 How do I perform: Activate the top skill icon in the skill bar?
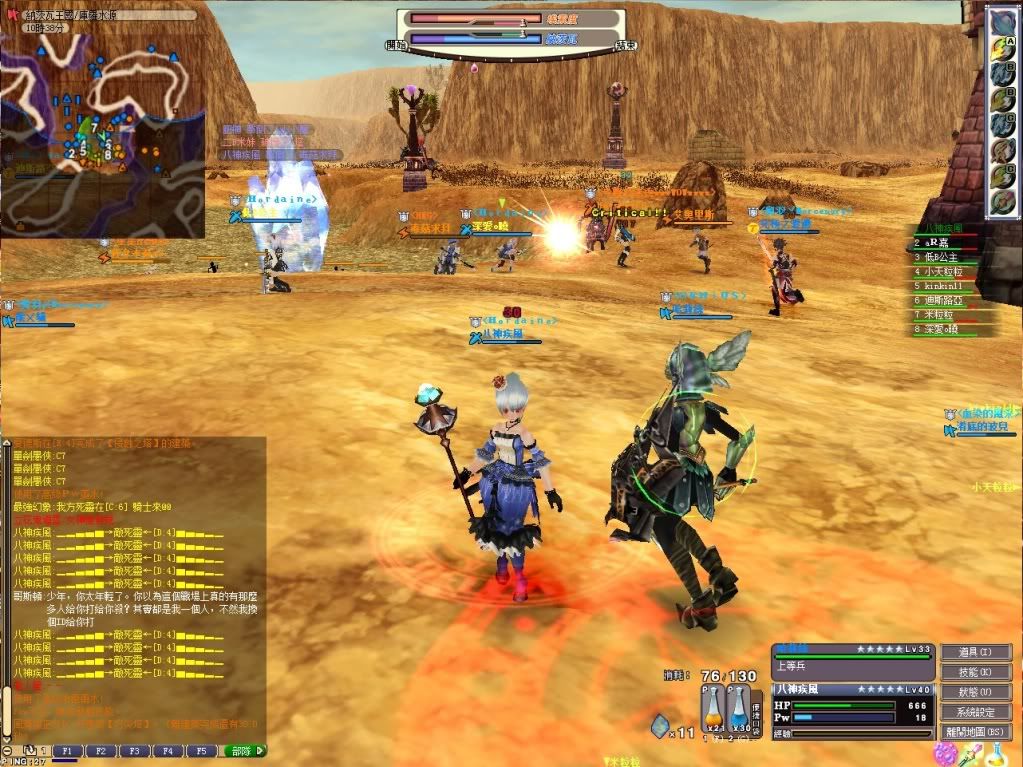(1002, 22)
